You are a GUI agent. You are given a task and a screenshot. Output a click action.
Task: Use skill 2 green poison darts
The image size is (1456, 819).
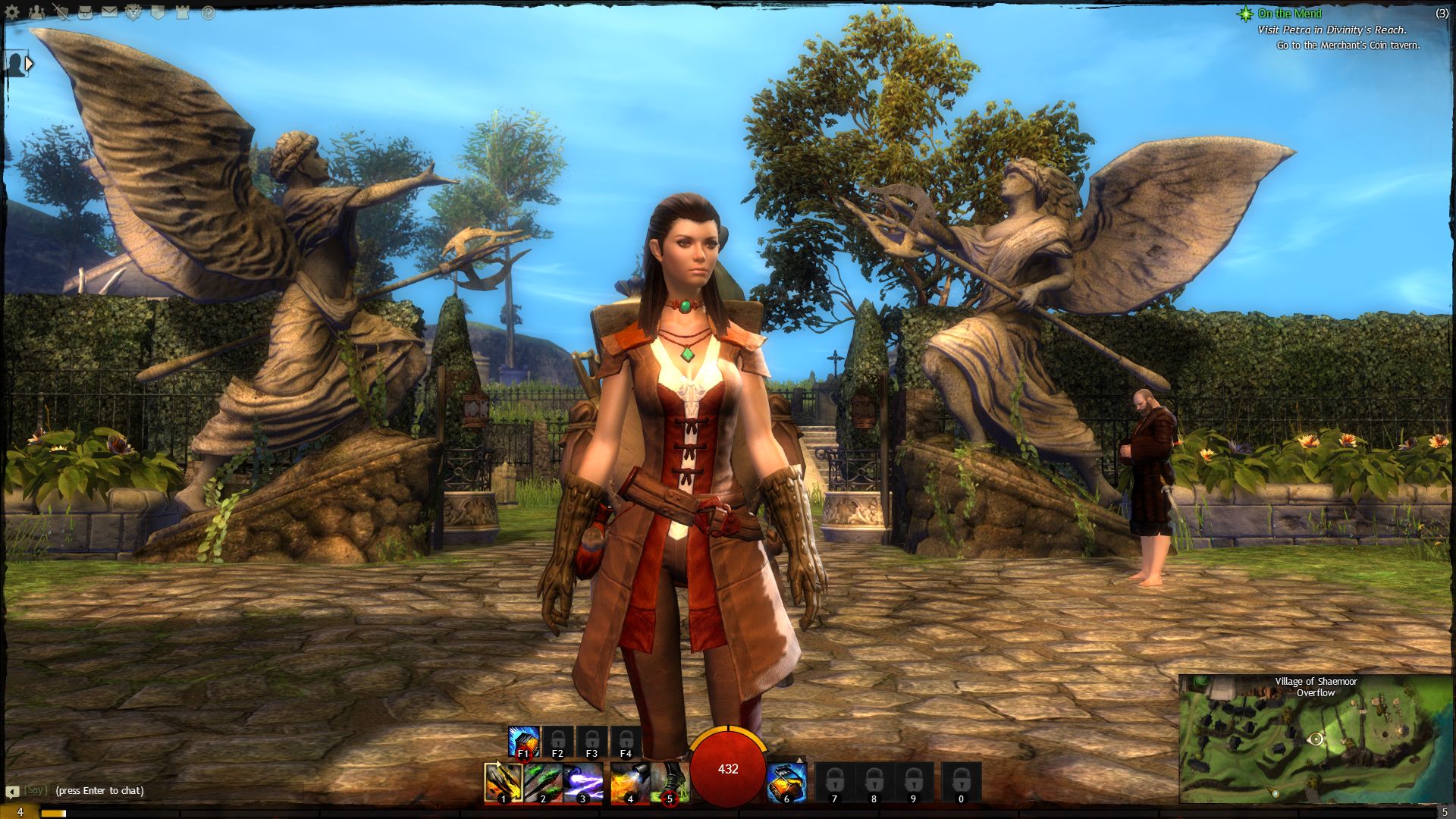(x=543, y=782)
